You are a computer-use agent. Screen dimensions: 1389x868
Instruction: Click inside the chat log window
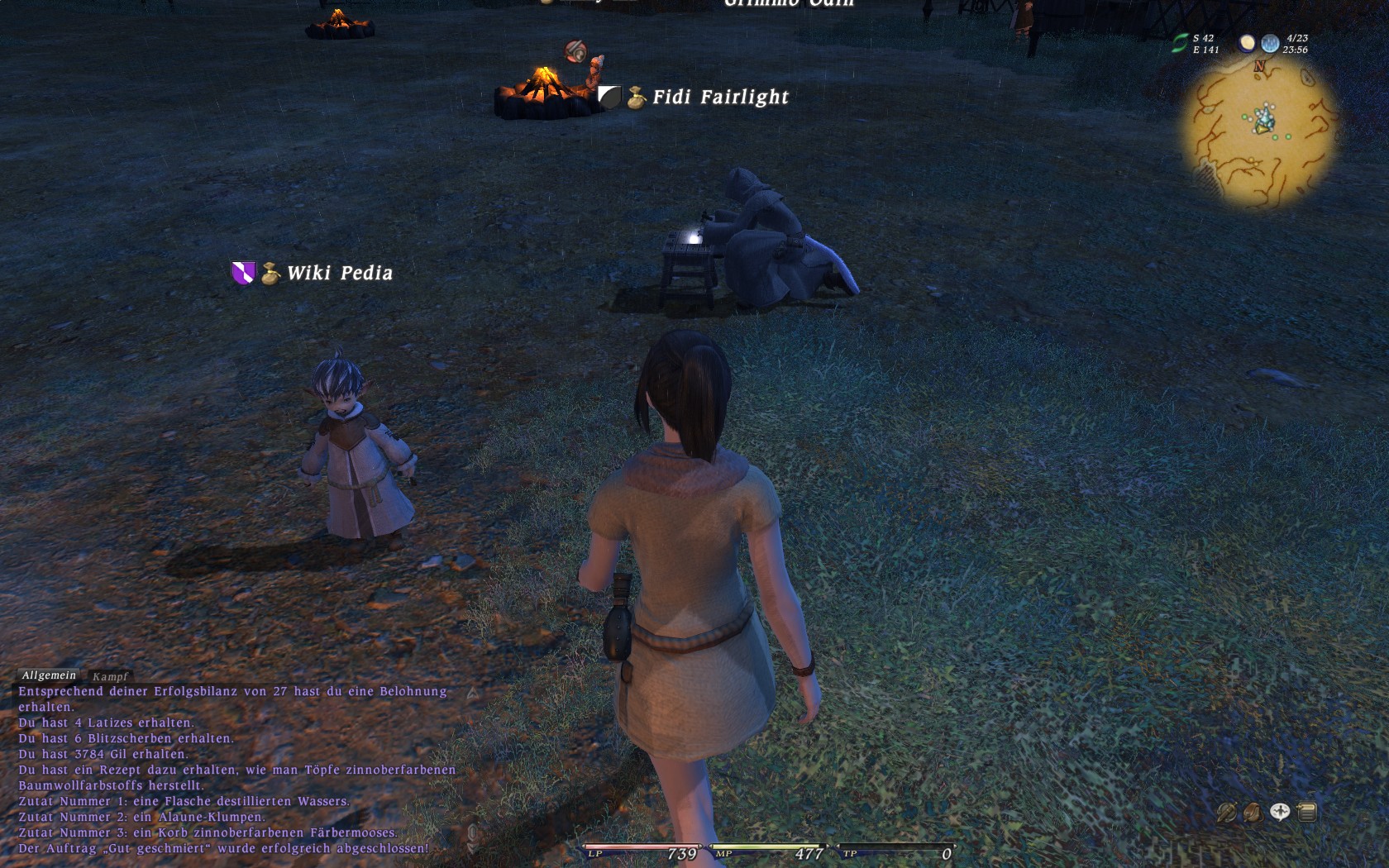pyautogui.click(x=231, y=769)
